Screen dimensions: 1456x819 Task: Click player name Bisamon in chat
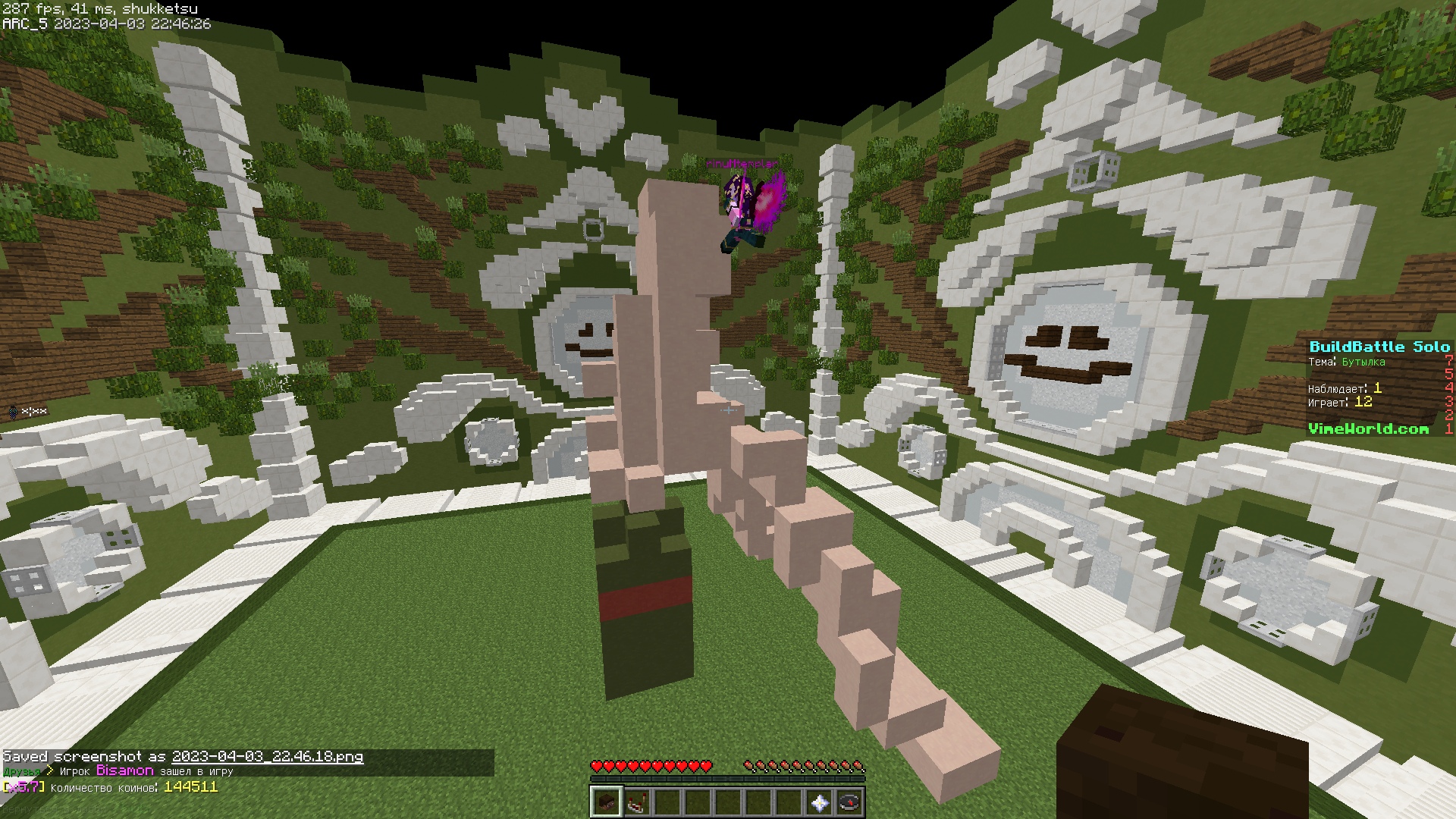click(x=124, y=770)
